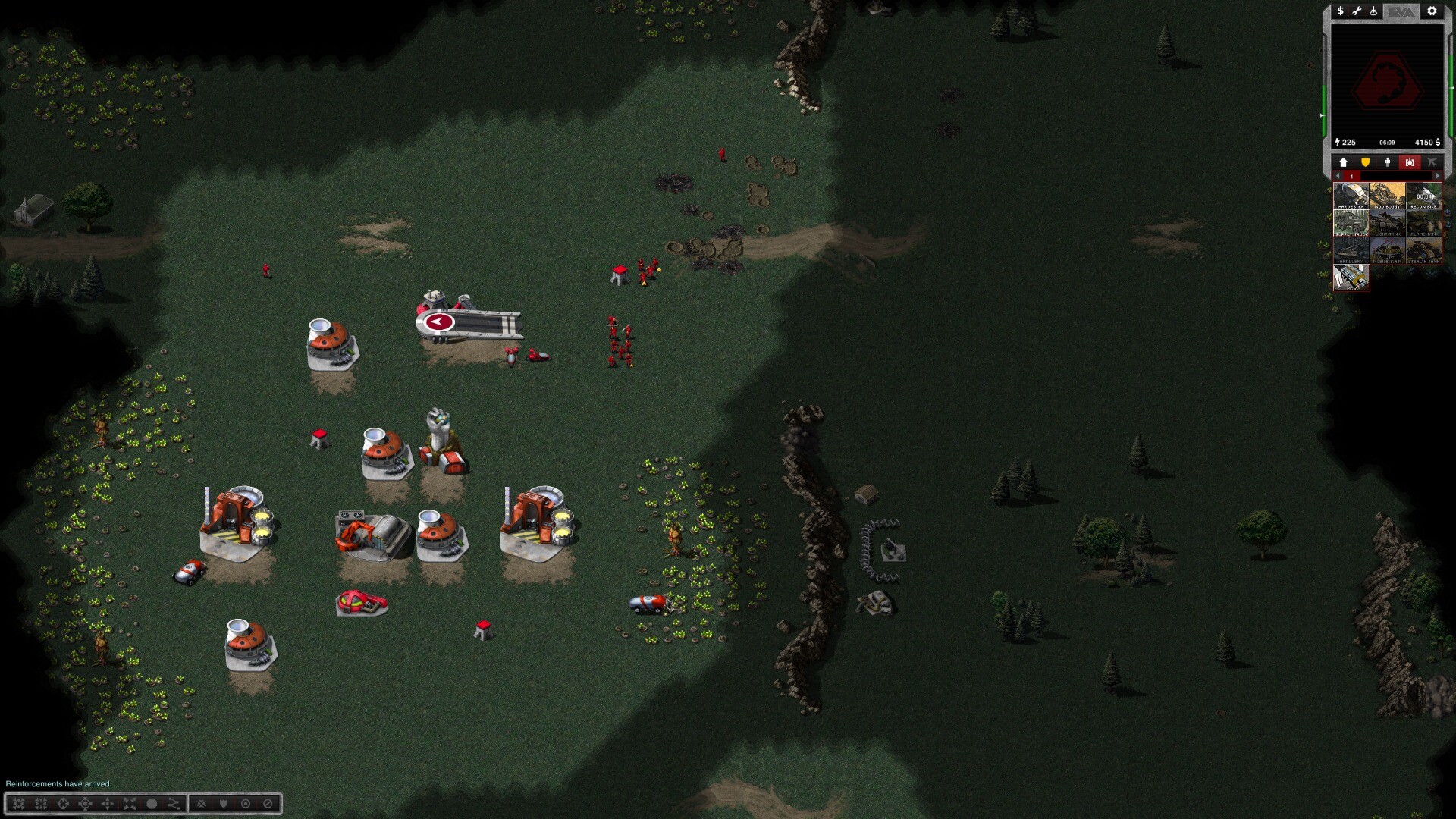Activate the Sell mode dollar button
This screenshot has height=819, width=1456.
point(1340,11)
